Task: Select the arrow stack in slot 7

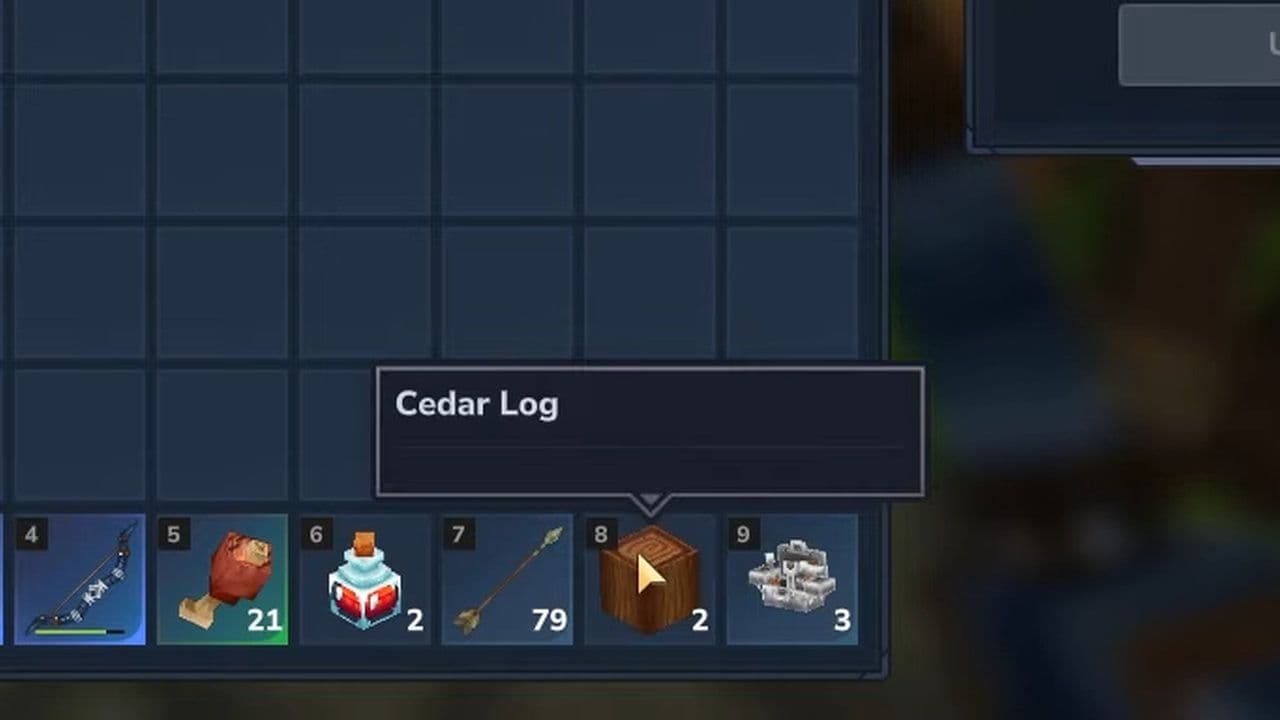Action: click(508, 578)
